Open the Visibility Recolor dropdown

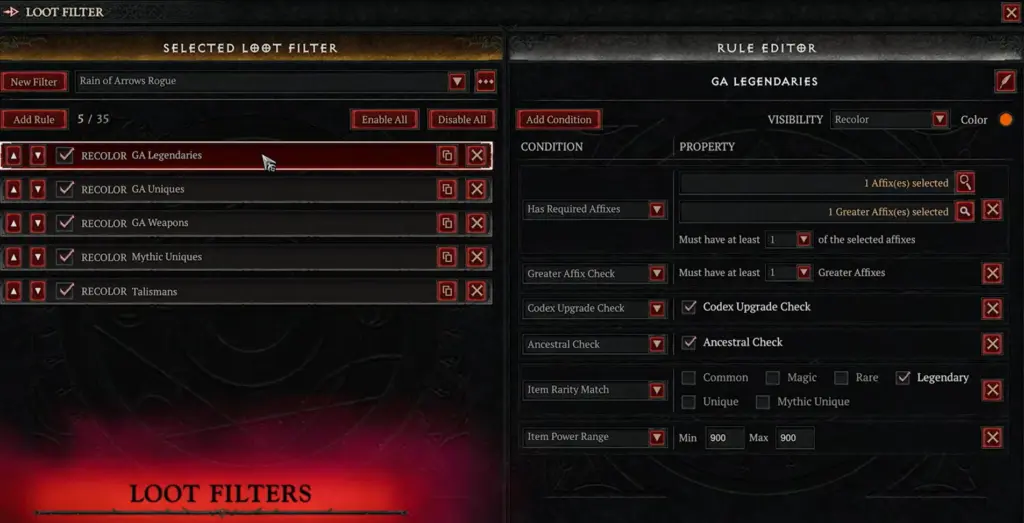click(939, 120)
